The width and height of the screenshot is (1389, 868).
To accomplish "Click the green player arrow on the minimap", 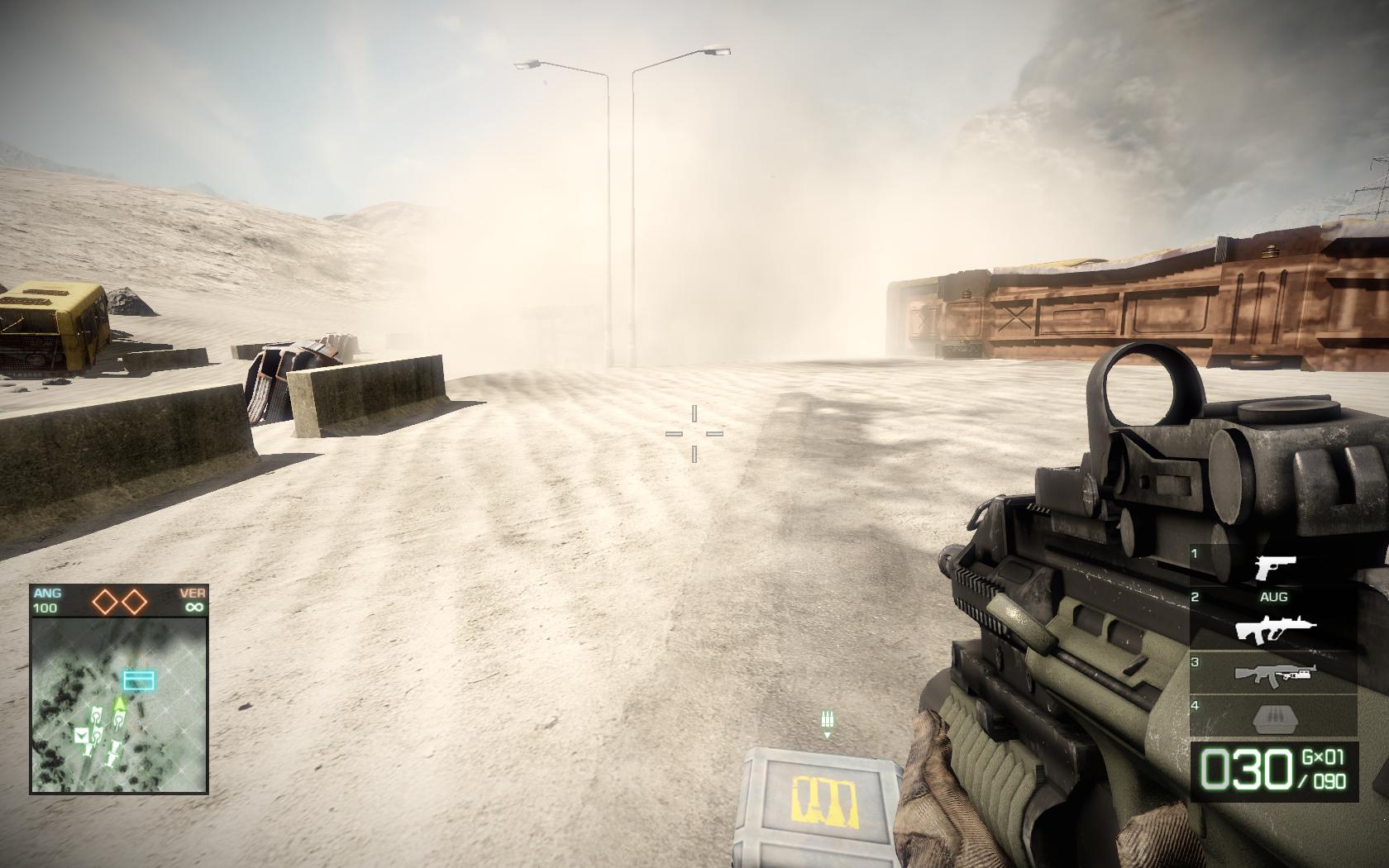I will 120,703.
